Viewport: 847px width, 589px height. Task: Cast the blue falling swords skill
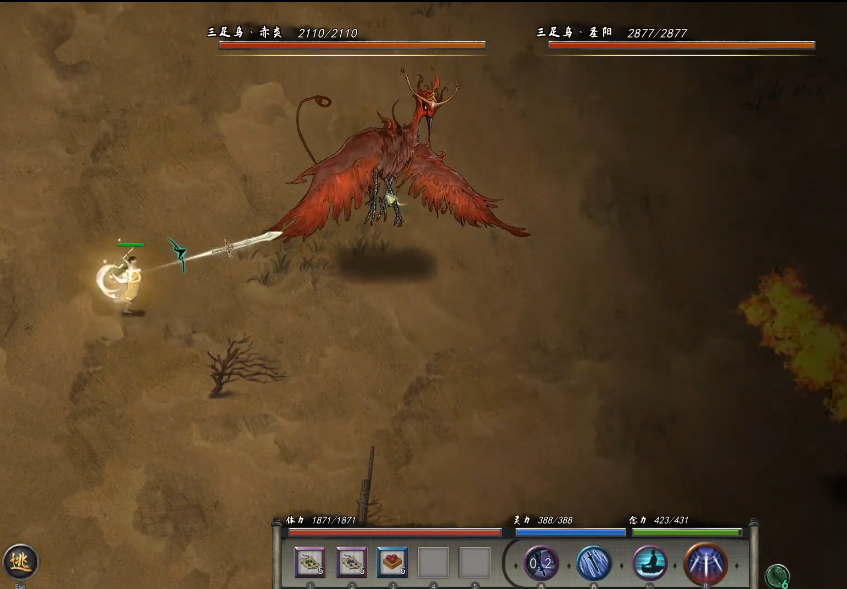click(594, 563)
